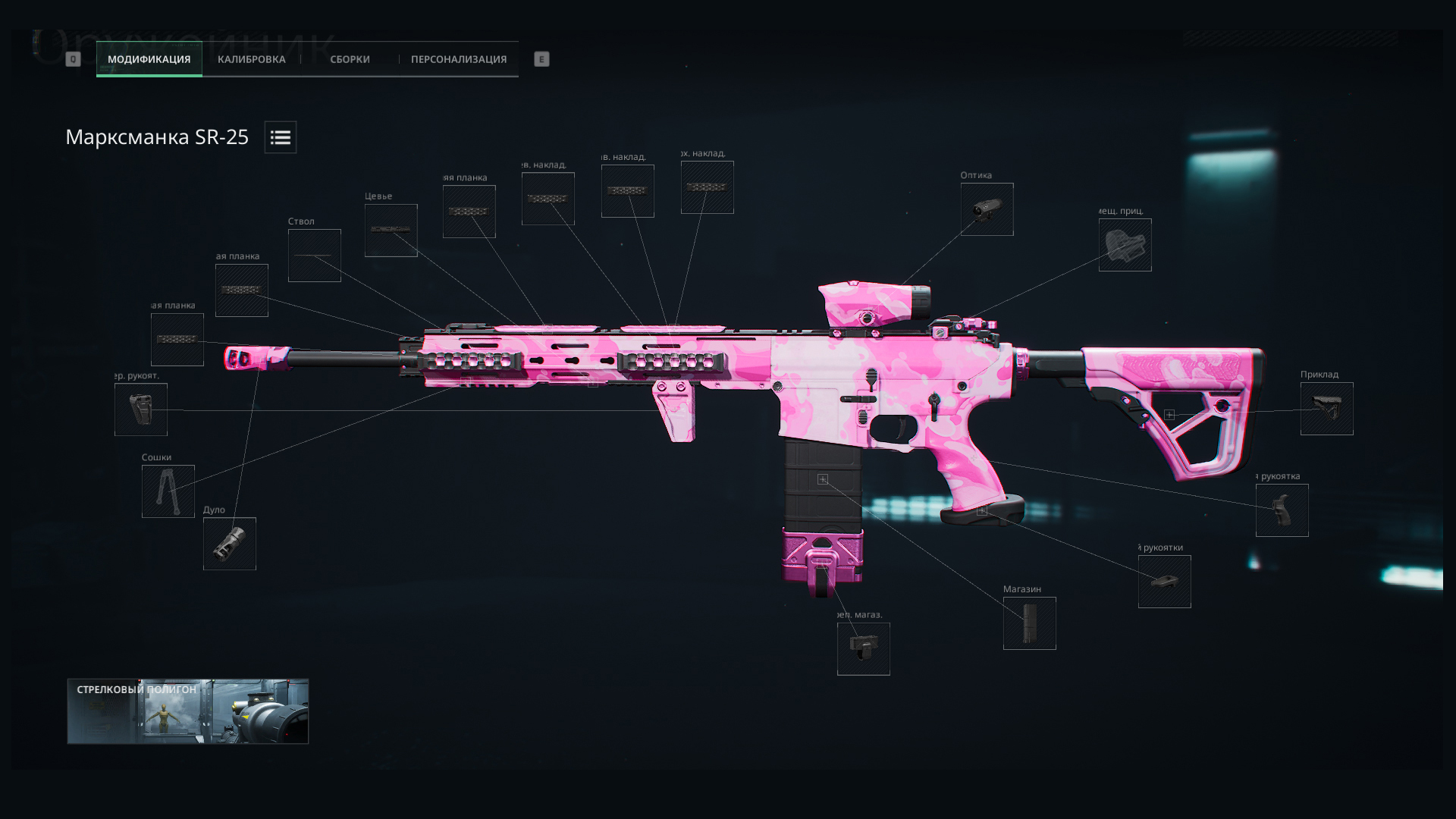Go to the Персонализация tab
Viewport: 1456px width, 819px height.
459,59
